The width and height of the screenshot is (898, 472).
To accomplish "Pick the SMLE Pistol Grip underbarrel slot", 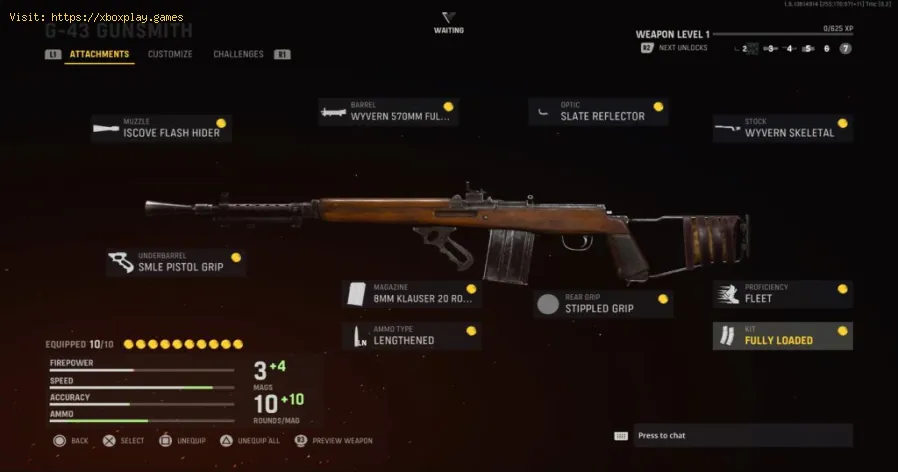I will point(176,262).
